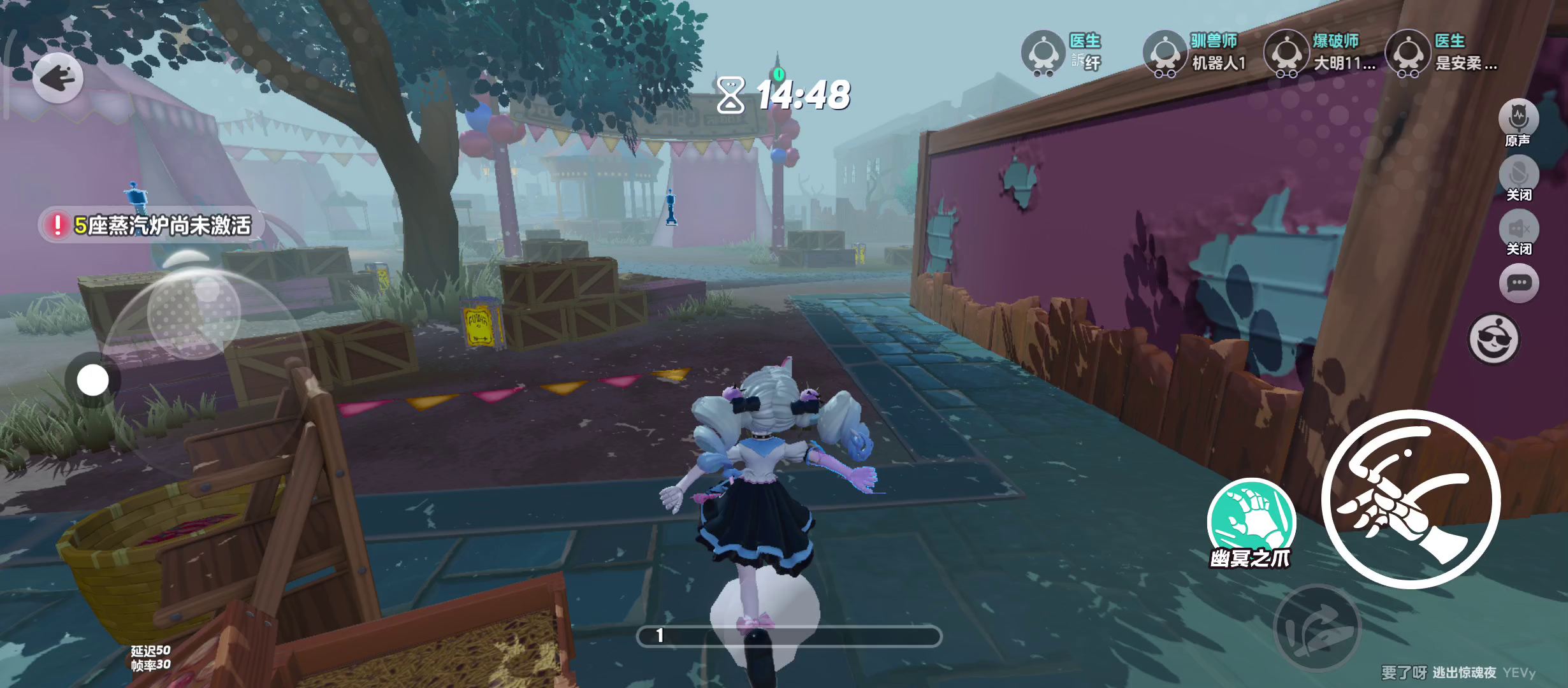Select teammate 是安柔 the 医生

coord(1407,52)
